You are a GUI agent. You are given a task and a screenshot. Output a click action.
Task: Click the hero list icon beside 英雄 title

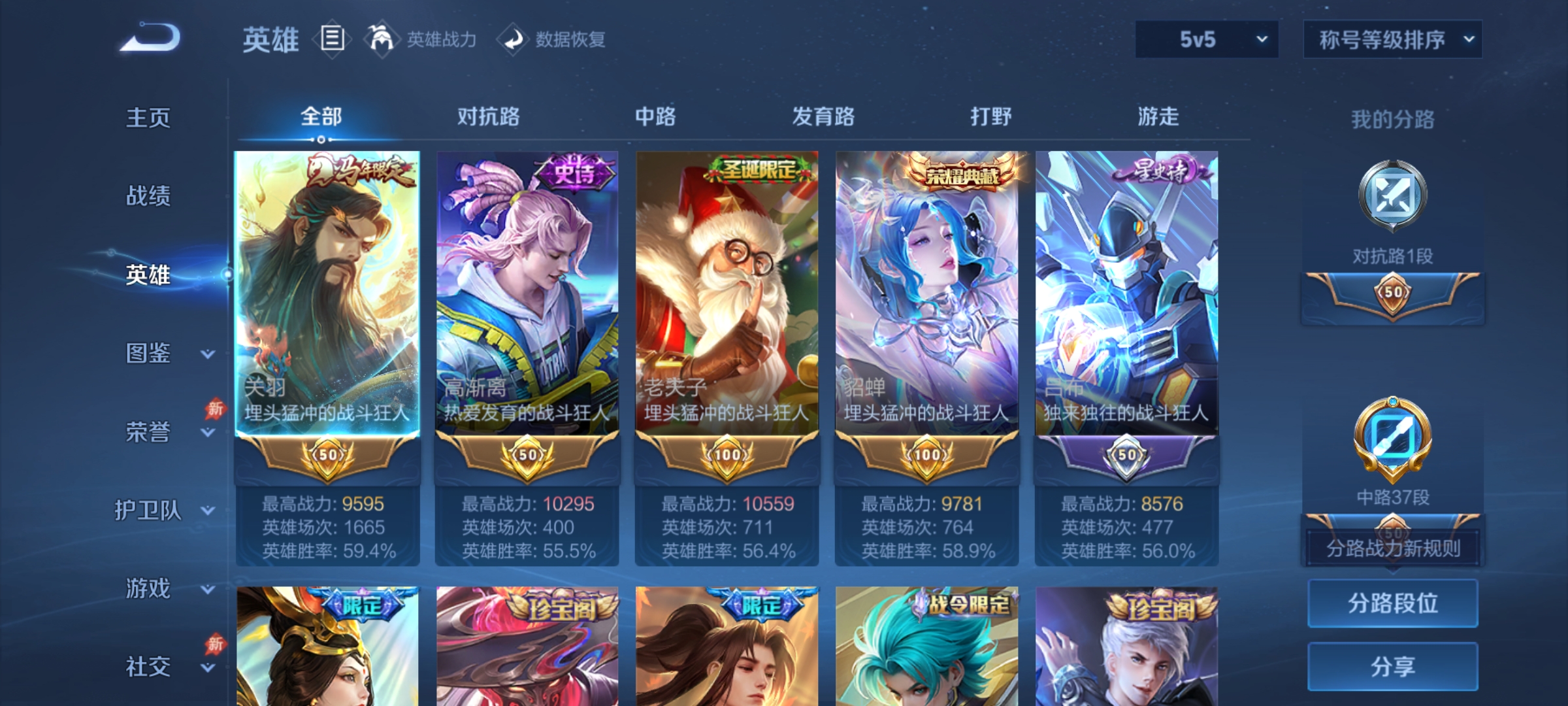pyautogui.click(x=332, y=39)
